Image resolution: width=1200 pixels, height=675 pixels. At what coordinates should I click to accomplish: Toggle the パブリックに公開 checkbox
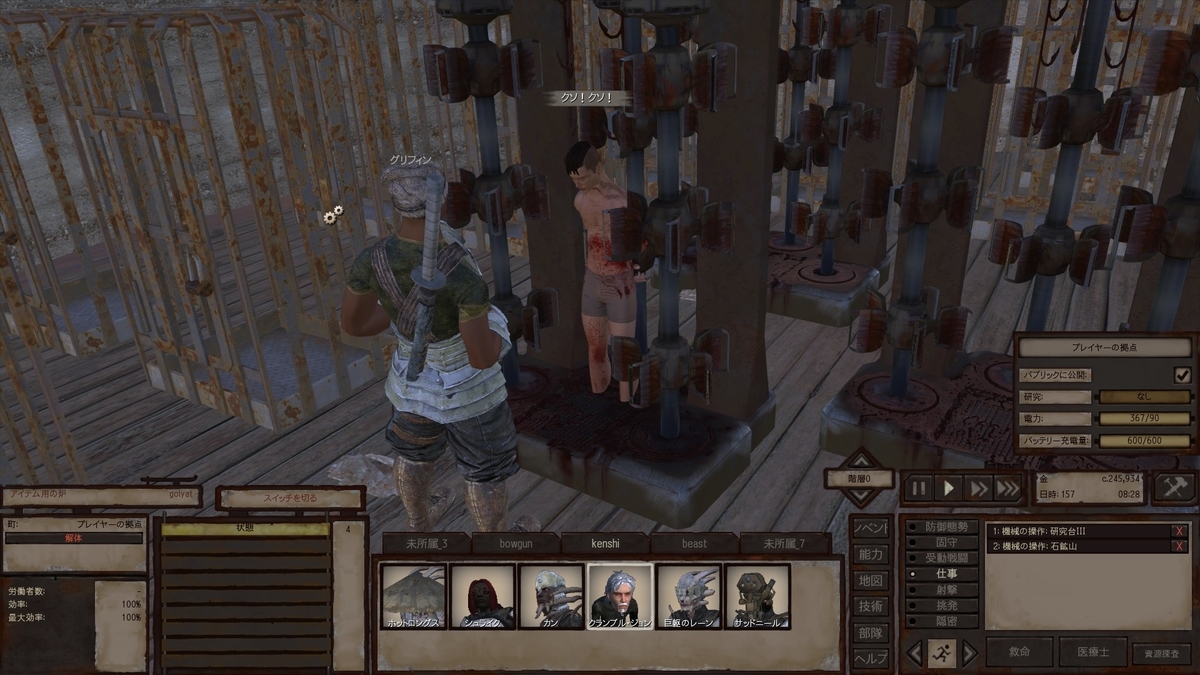point(1183,375)
